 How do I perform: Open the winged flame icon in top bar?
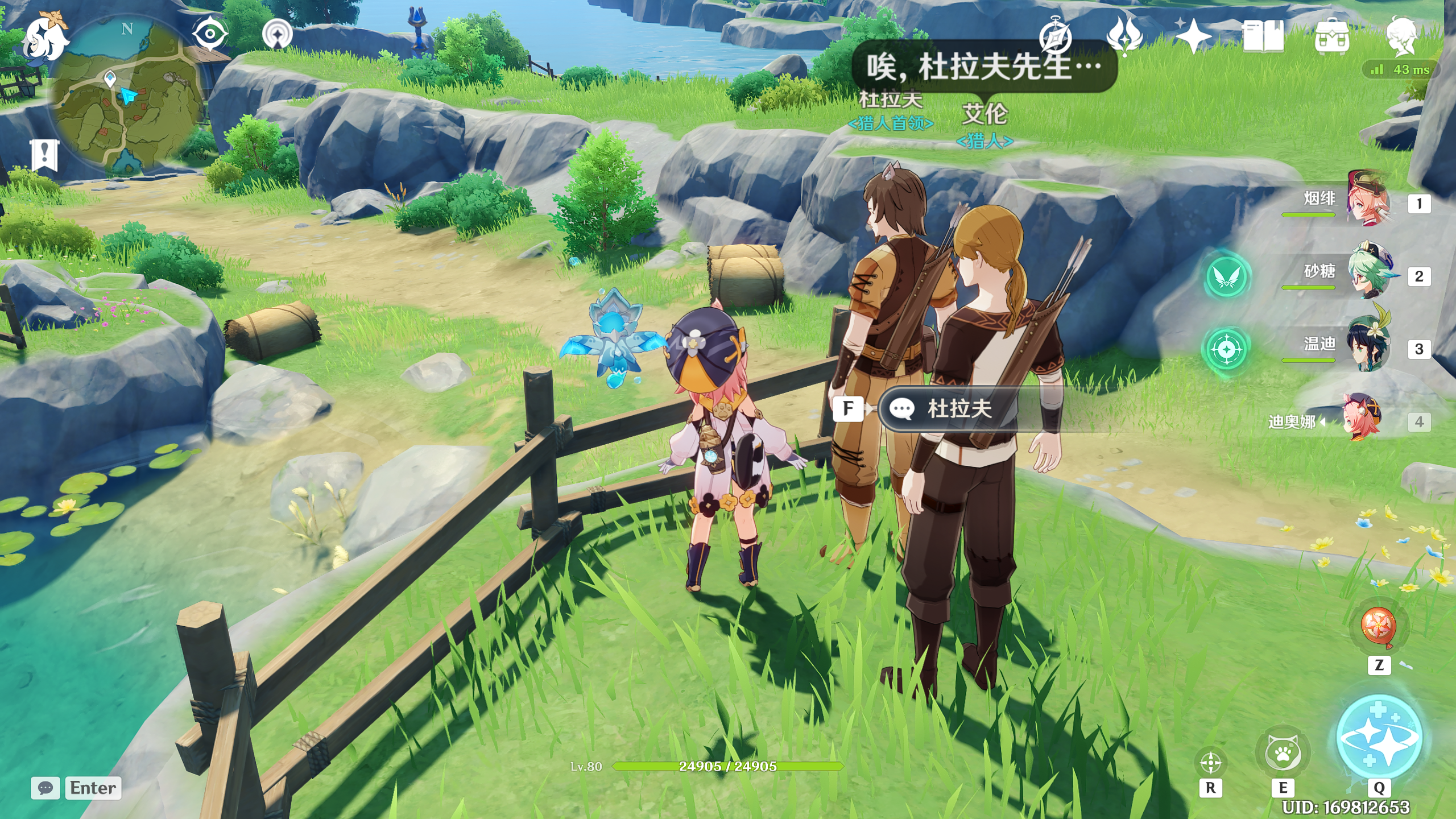pos(1124,35)
